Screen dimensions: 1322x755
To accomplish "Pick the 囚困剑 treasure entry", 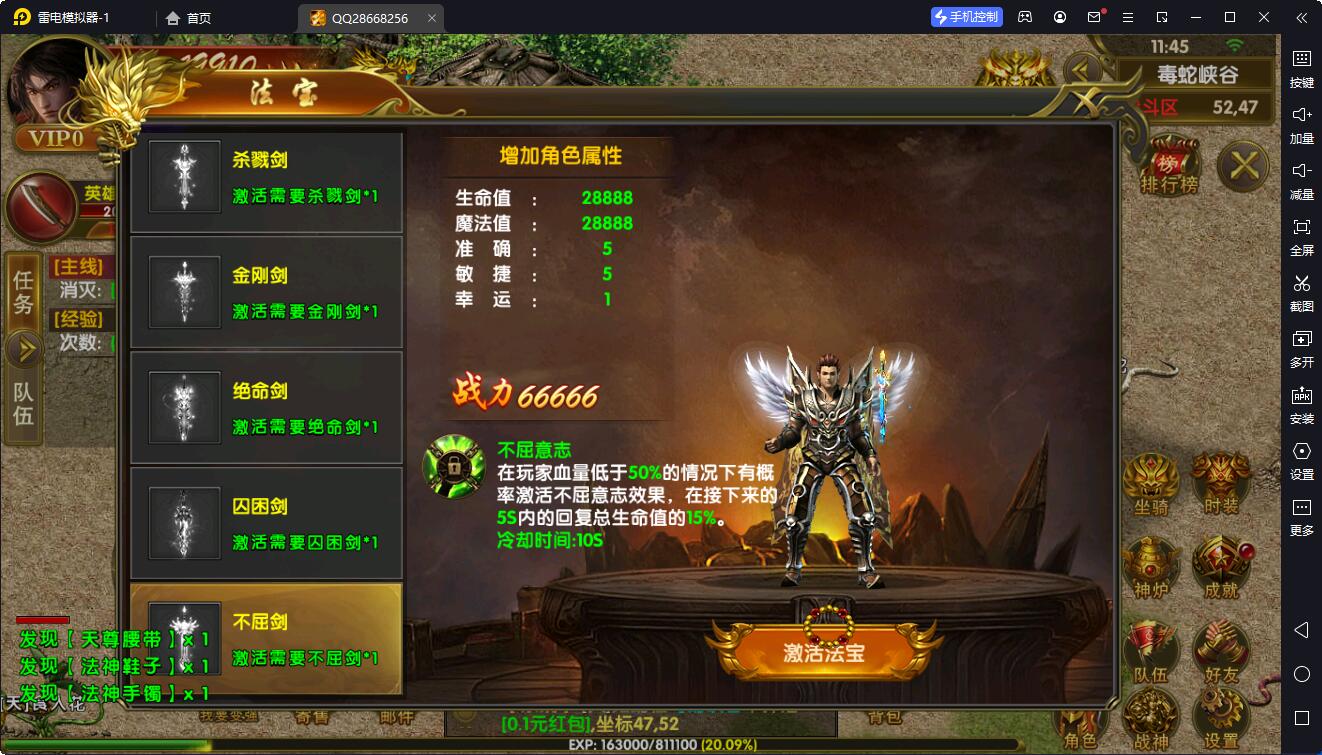I will 266,524.
